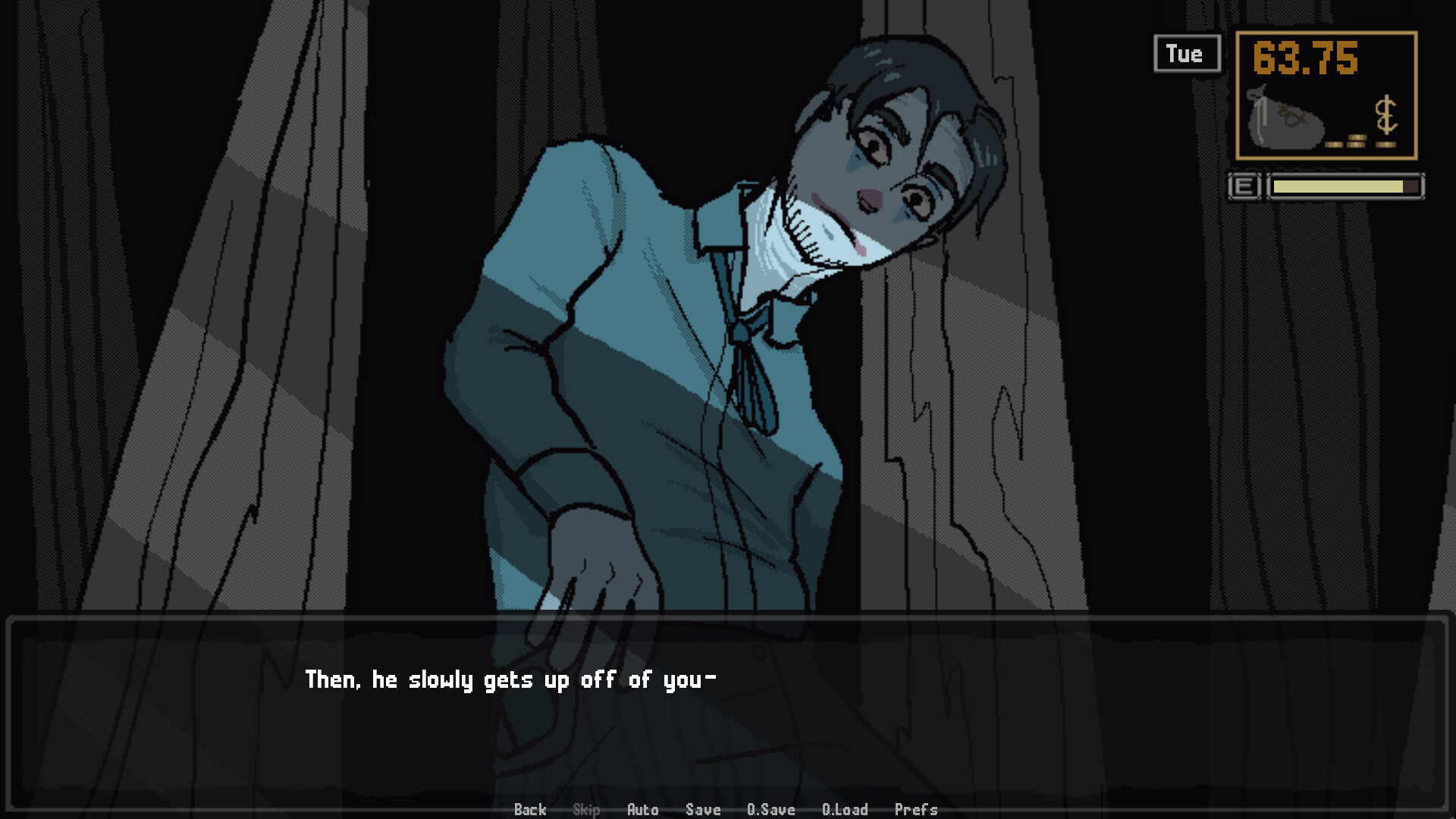1456x819 pixels.
Task: Open the Prefs settings screen
Action: [917, 810]
